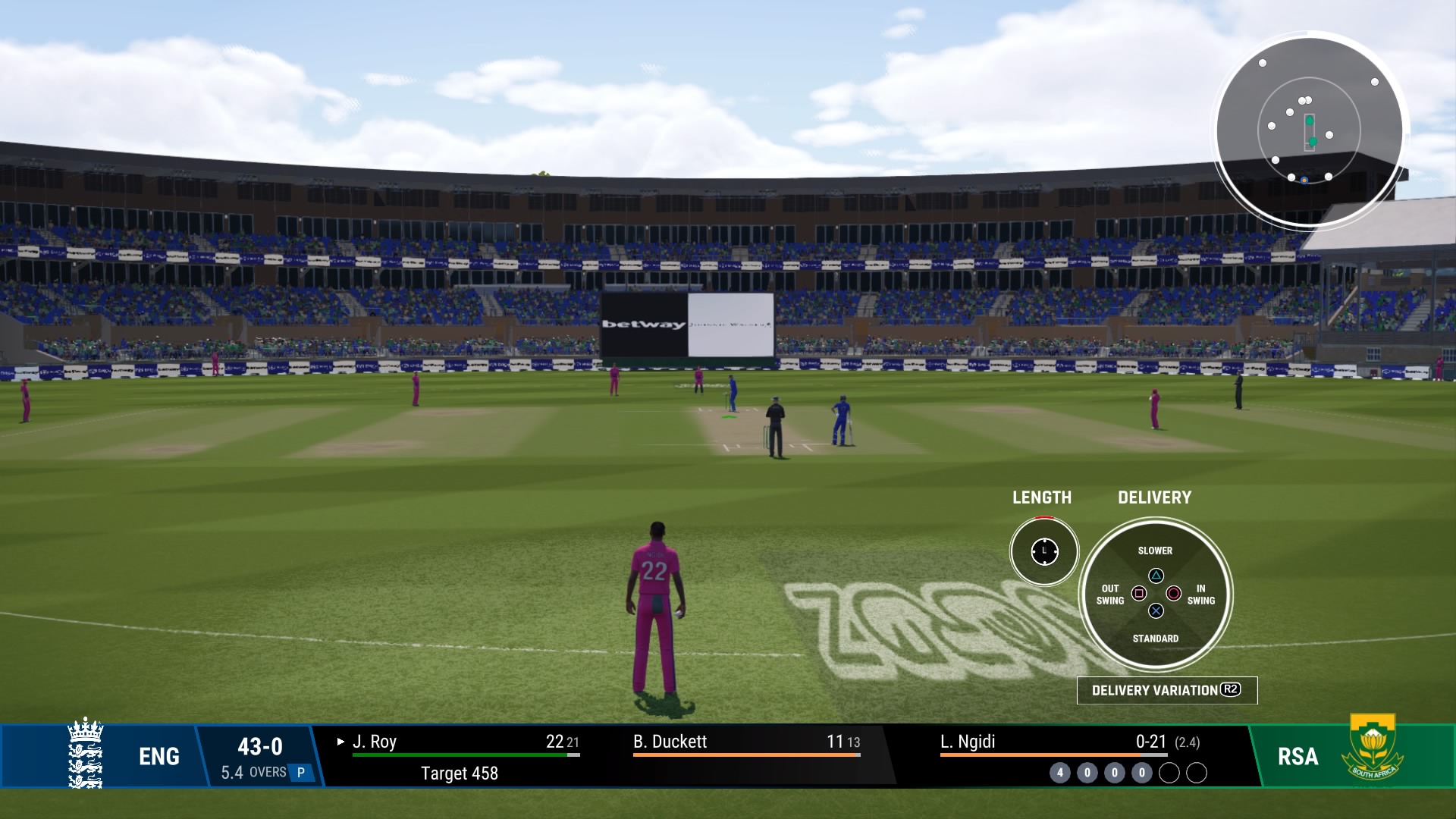Click the England team crest
The image size is (1456, 819).
click(85, 754)
